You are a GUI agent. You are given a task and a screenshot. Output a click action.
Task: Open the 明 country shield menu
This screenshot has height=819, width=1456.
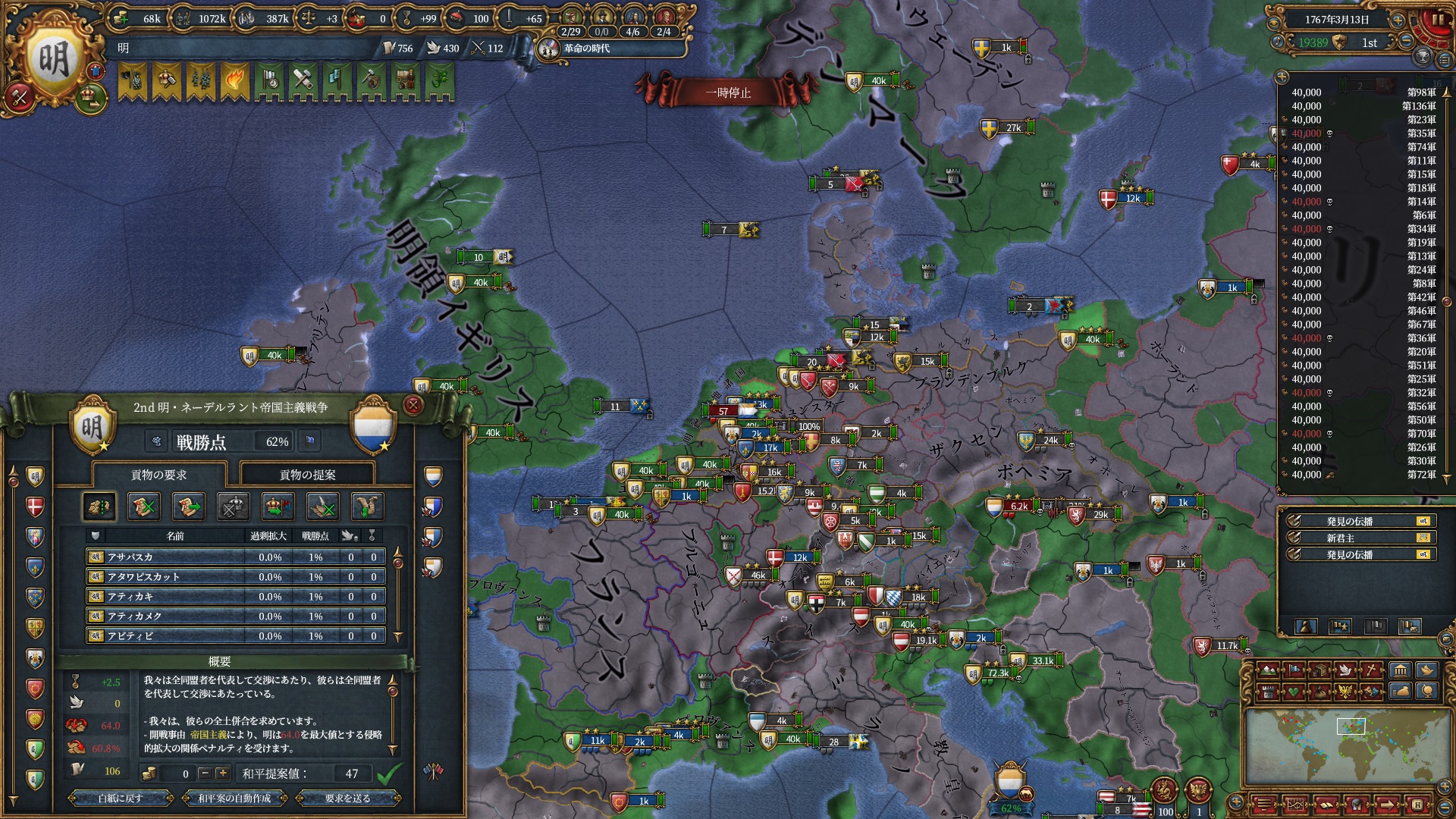tap(53, 59)
